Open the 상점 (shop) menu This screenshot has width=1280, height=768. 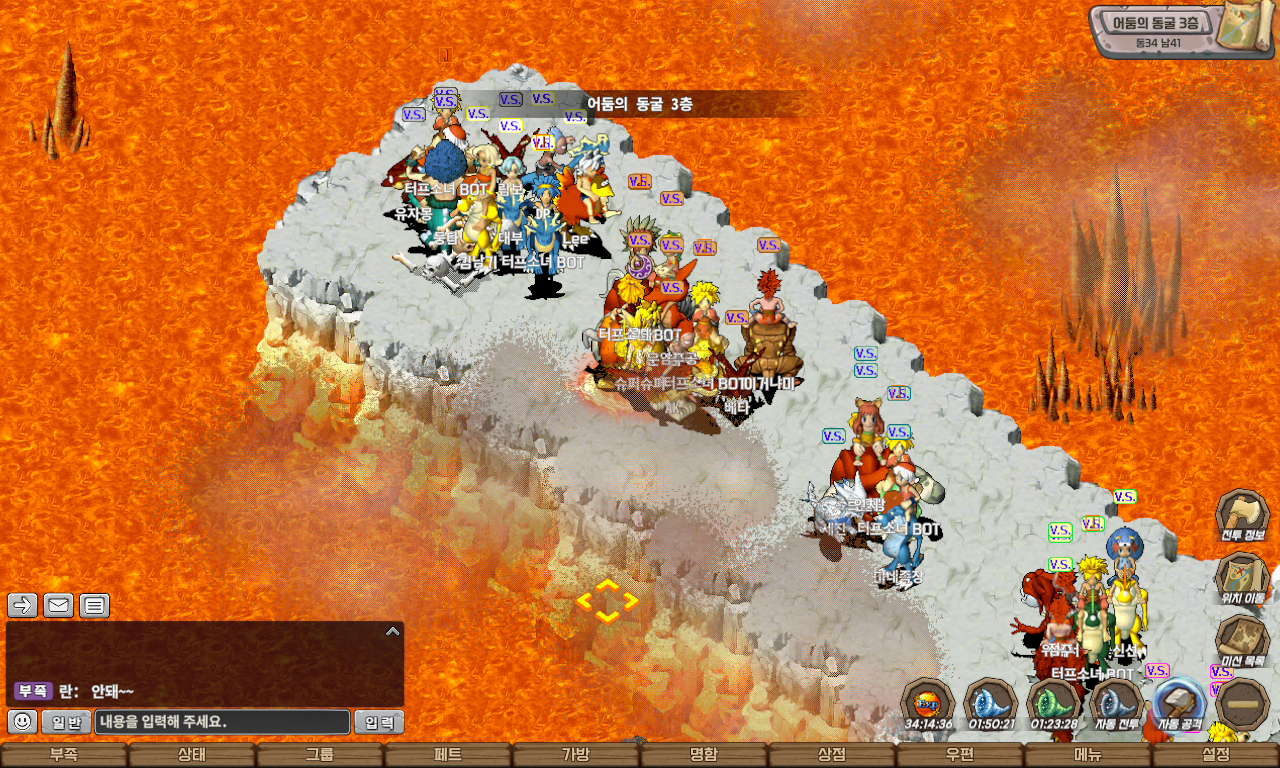tap(832, 755)
